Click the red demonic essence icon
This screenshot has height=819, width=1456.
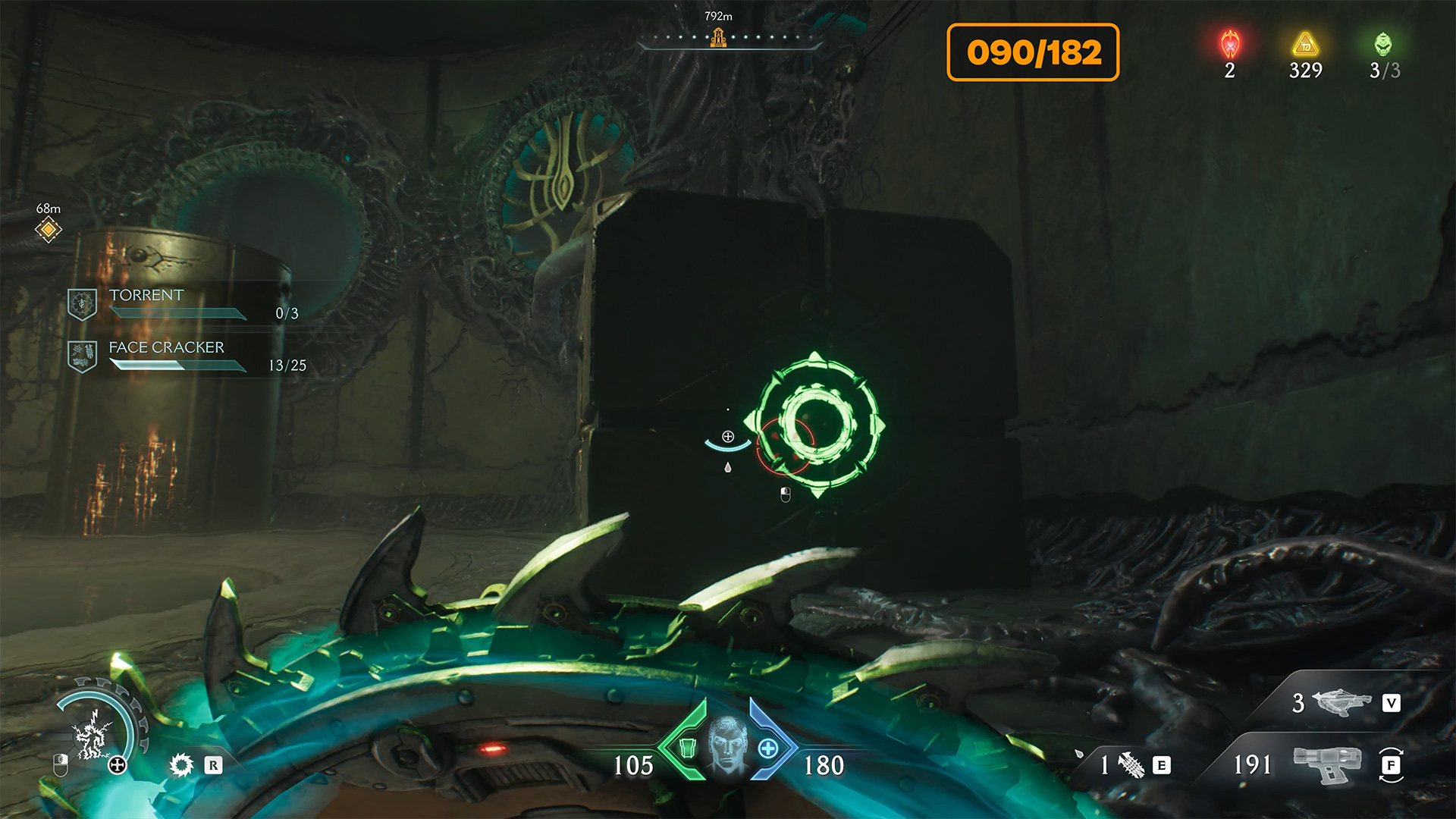[x=1230, y=45]
